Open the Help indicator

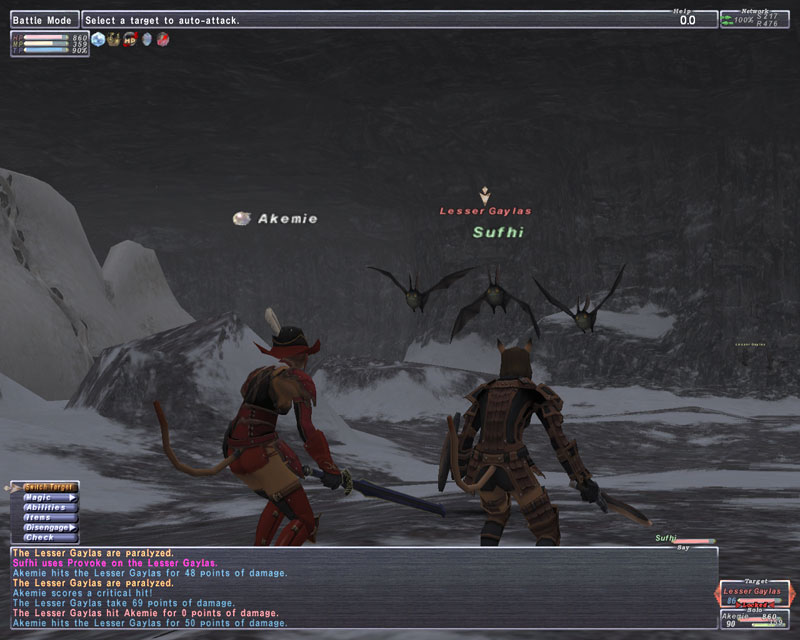pos(688,18)
